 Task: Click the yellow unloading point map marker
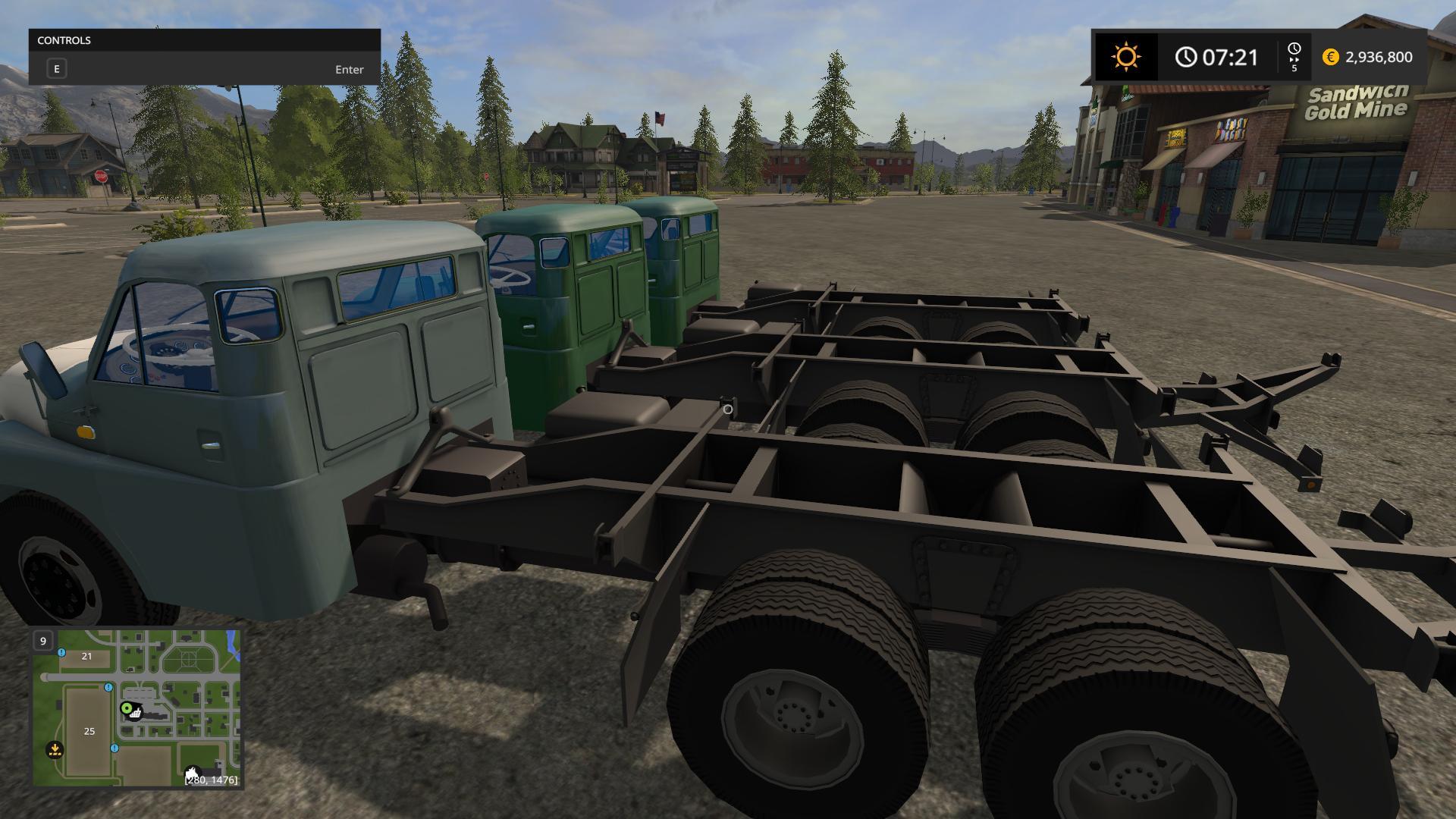point(55,749)
